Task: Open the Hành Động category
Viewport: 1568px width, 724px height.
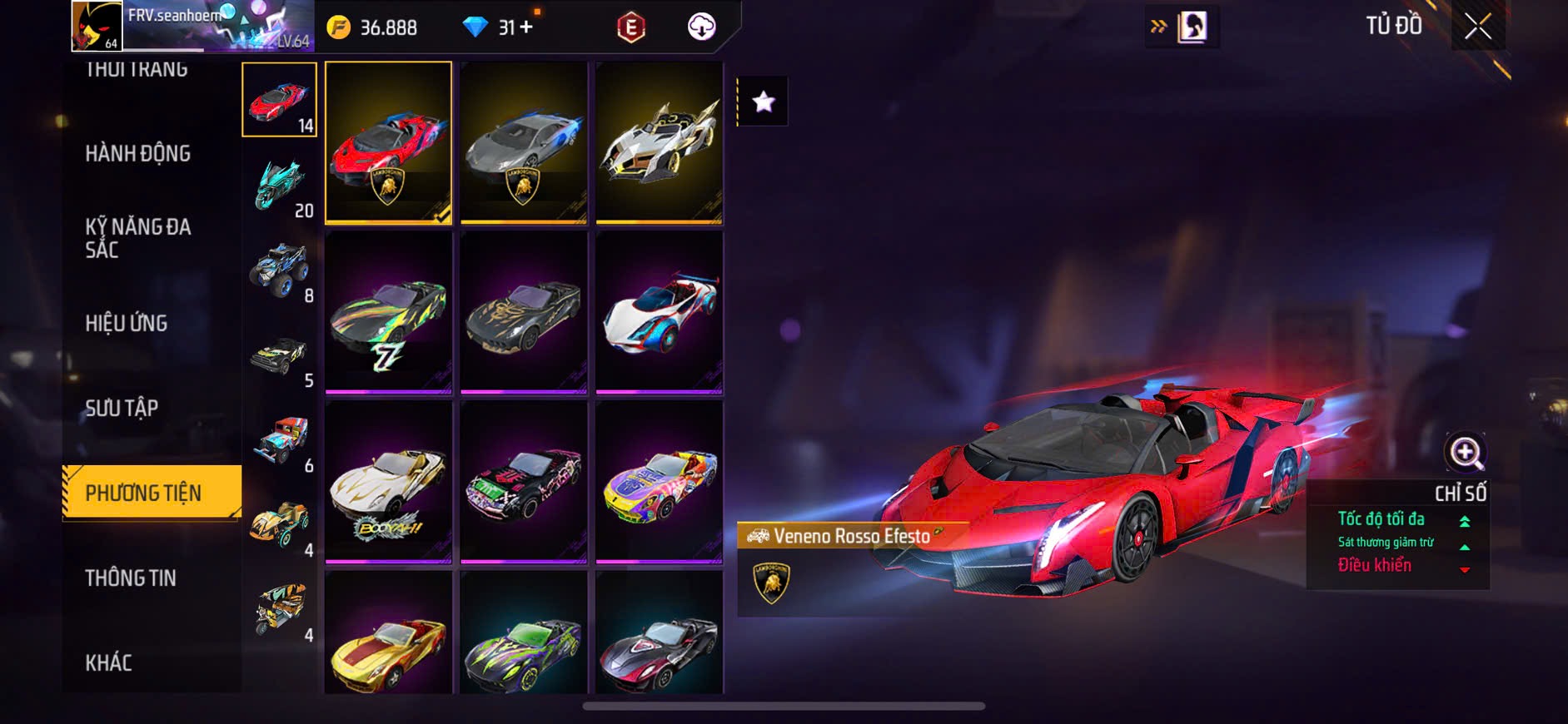Action: coord(138,154)
